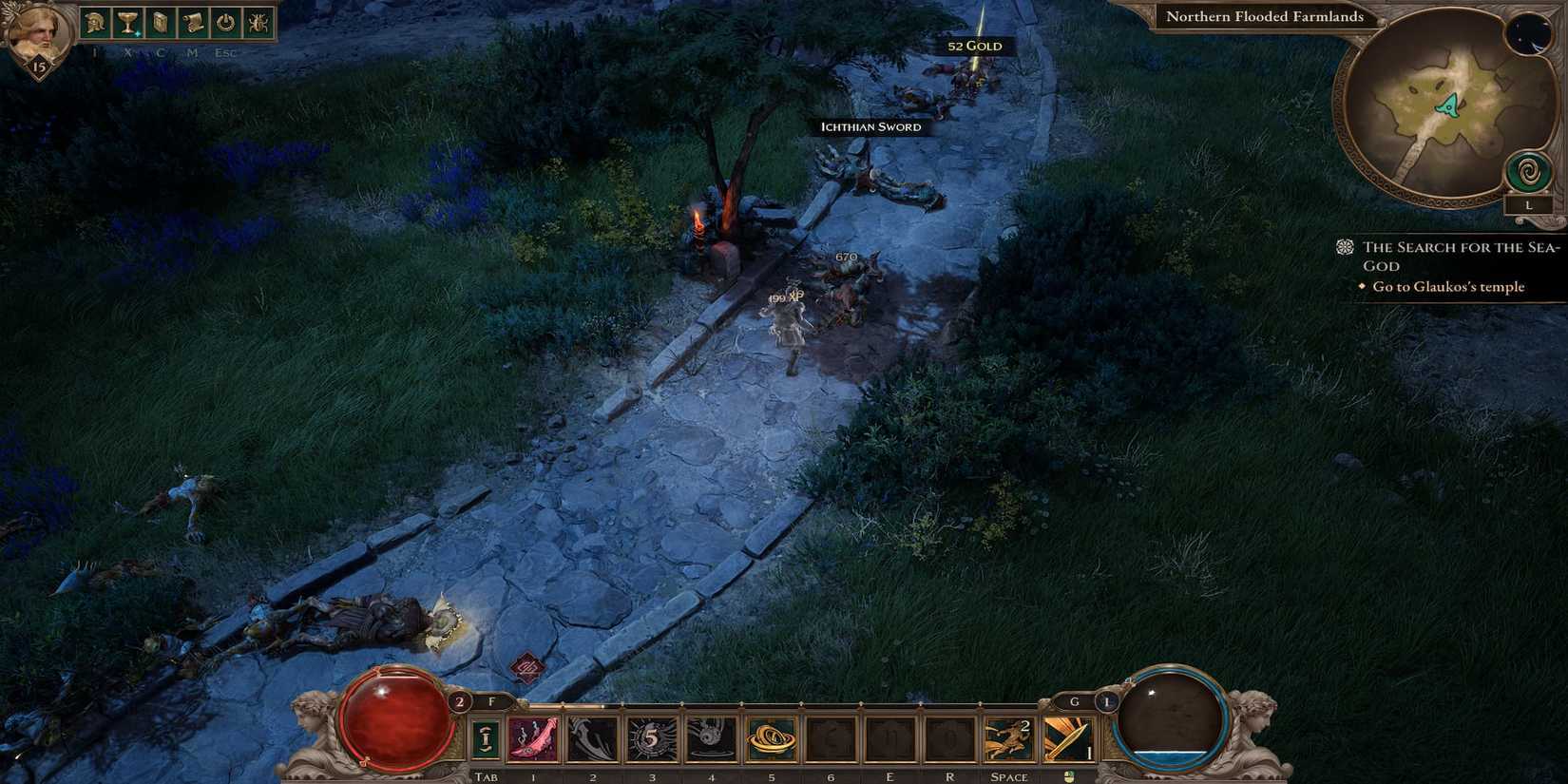This screenshot has height=784, width=1568.
Task: Open the inventory via the helmet icon
Action: click(x=95, y=21)
